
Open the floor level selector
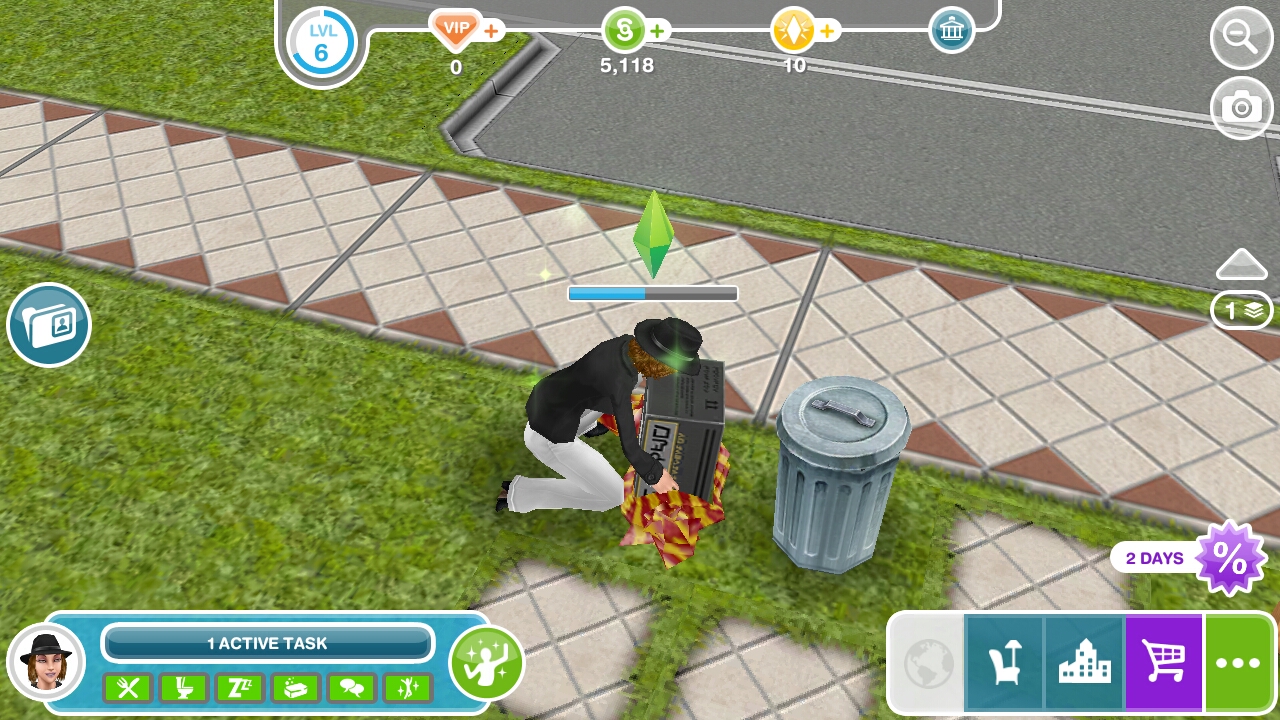(x=1240, y=310)
